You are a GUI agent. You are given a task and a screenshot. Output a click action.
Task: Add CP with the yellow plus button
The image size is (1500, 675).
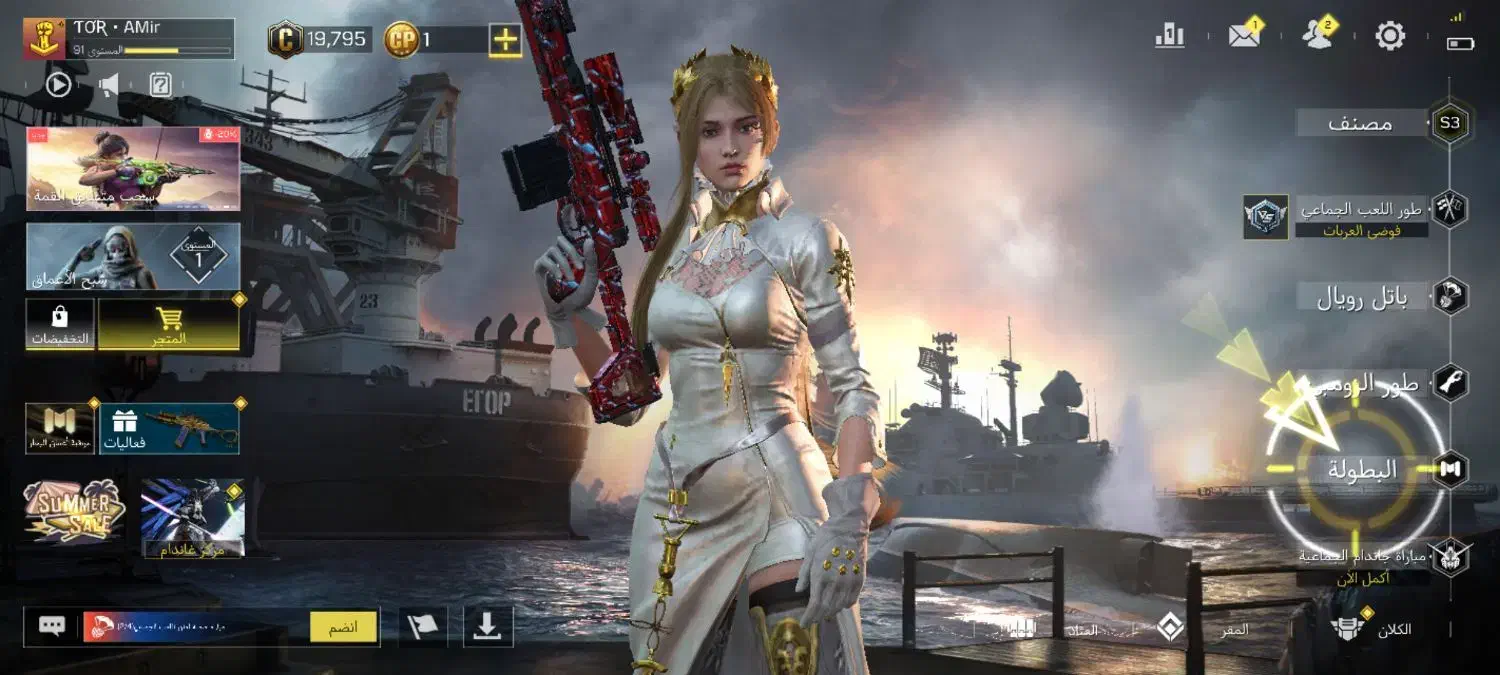click(x=505, y=40)
